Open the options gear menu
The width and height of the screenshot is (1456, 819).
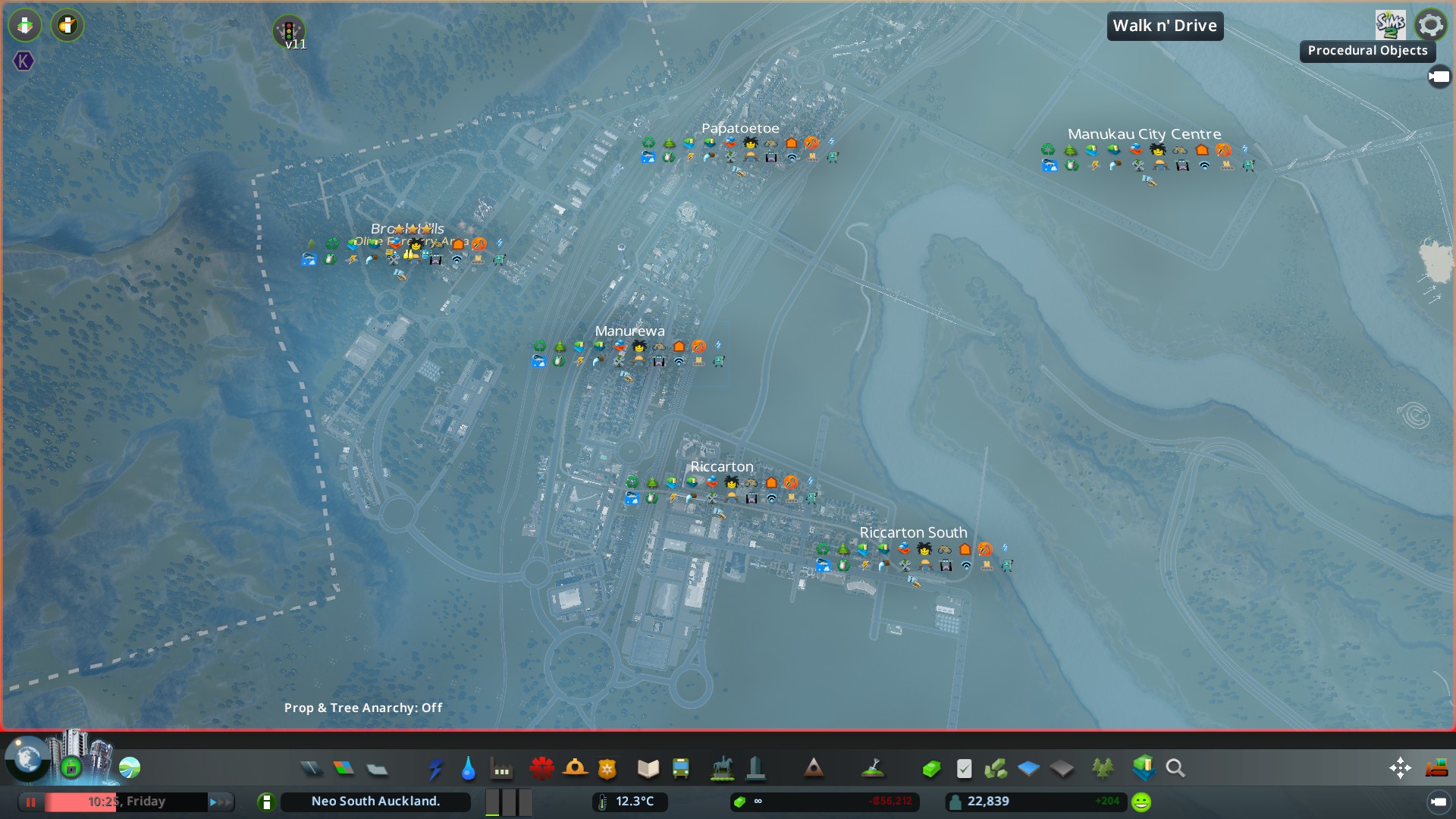click(1430, 25)
